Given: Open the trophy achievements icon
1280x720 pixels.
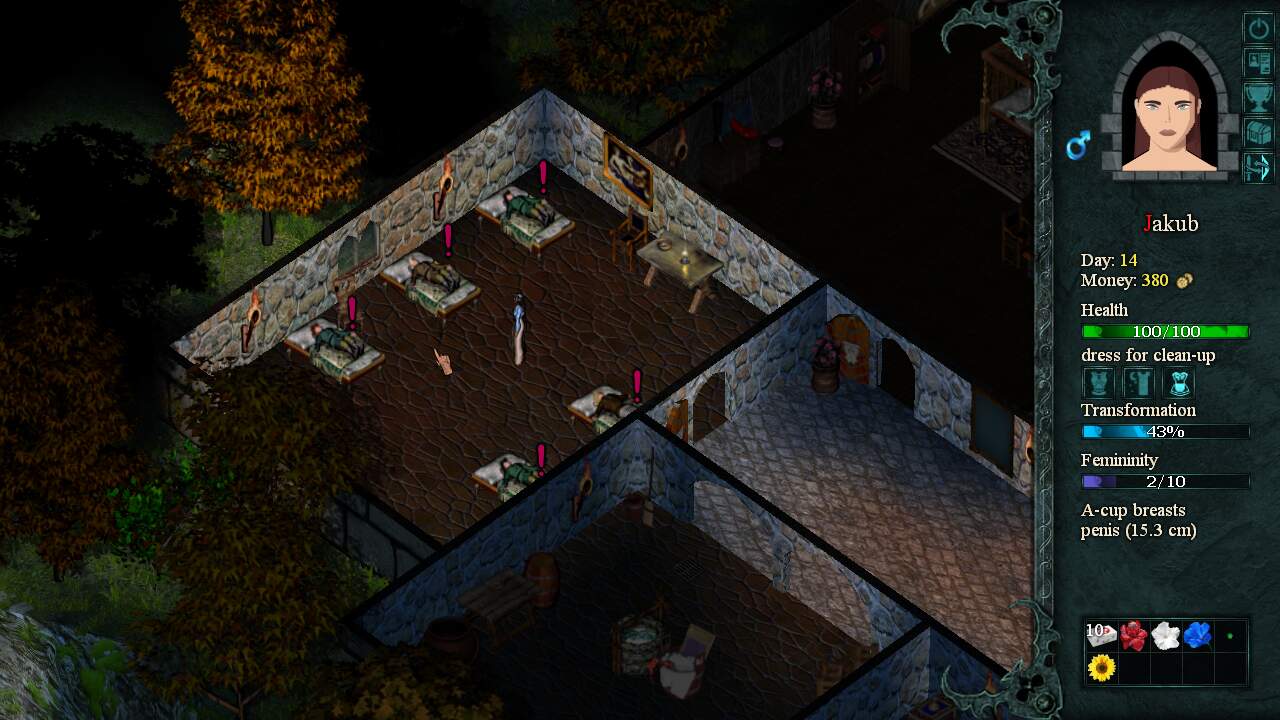Looking at the screenshot, I should click(x=1257, y=97).
